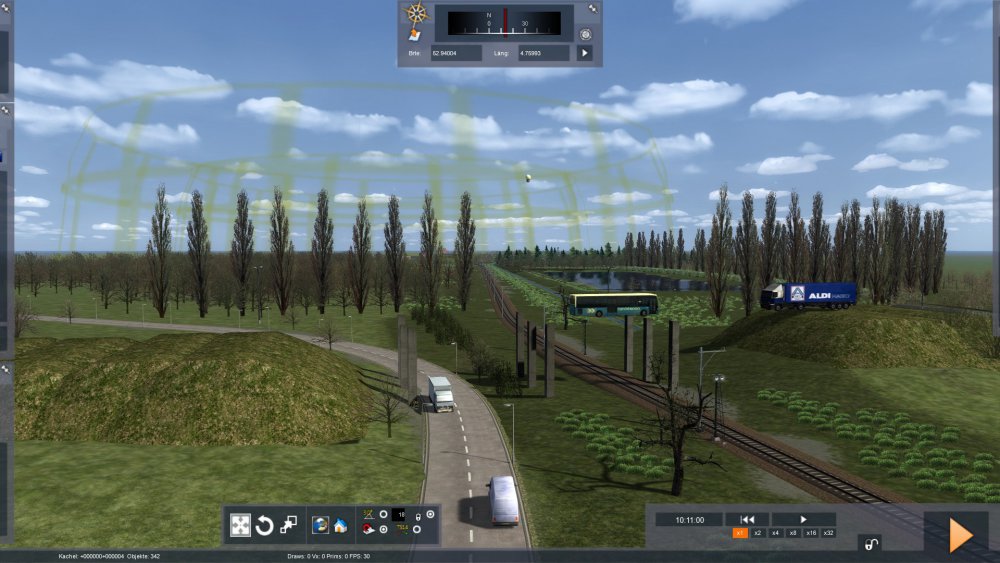
Task: Set time speed to x32
Action: [829, 533]
